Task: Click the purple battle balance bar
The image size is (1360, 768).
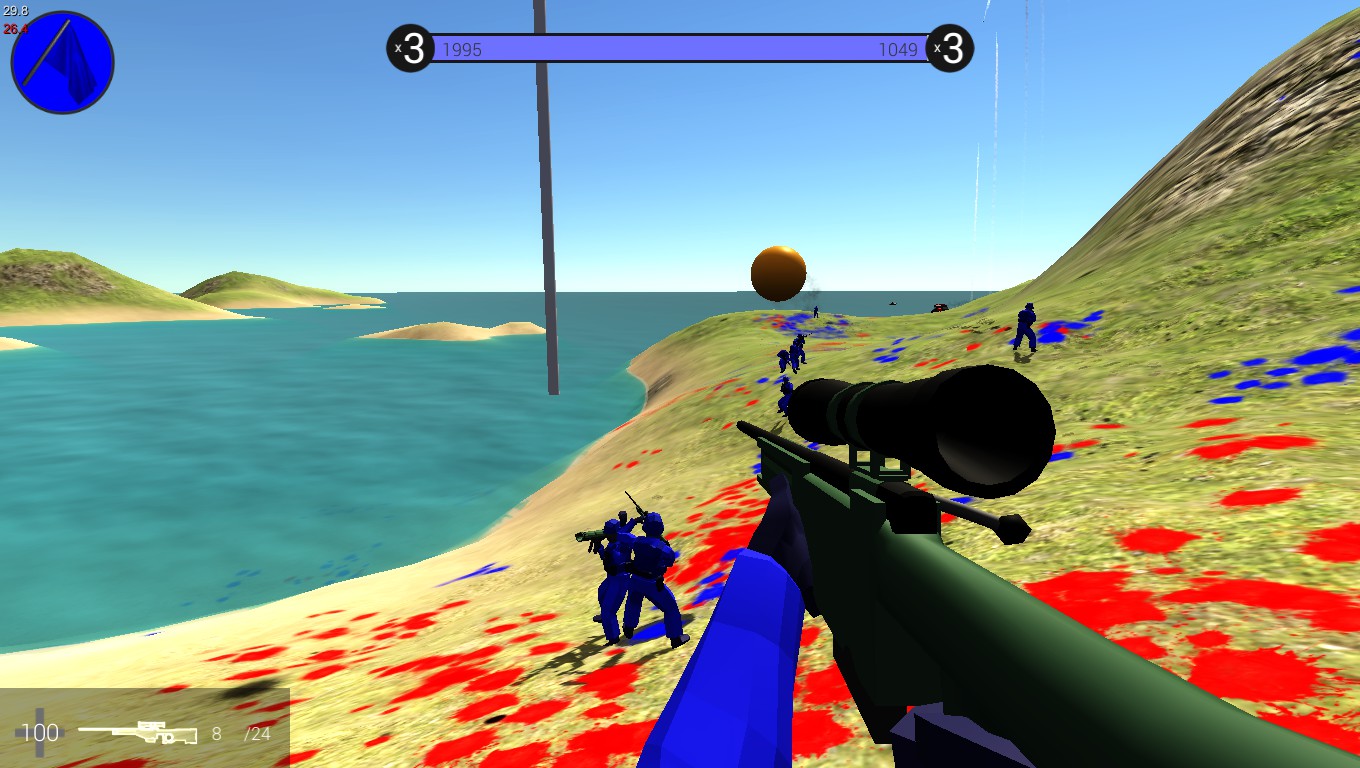Action: [x=680, y=48]
